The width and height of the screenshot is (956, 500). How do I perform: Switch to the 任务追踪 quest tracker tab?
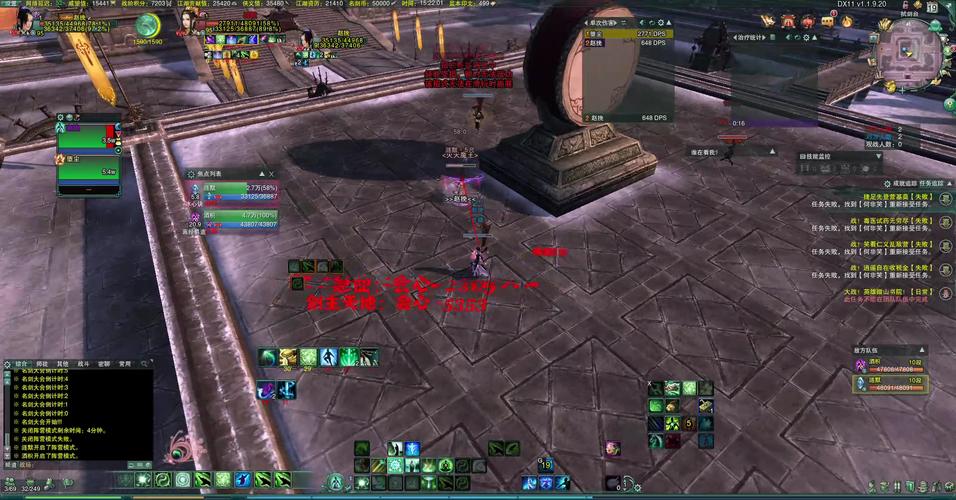(x=931, y=184)
